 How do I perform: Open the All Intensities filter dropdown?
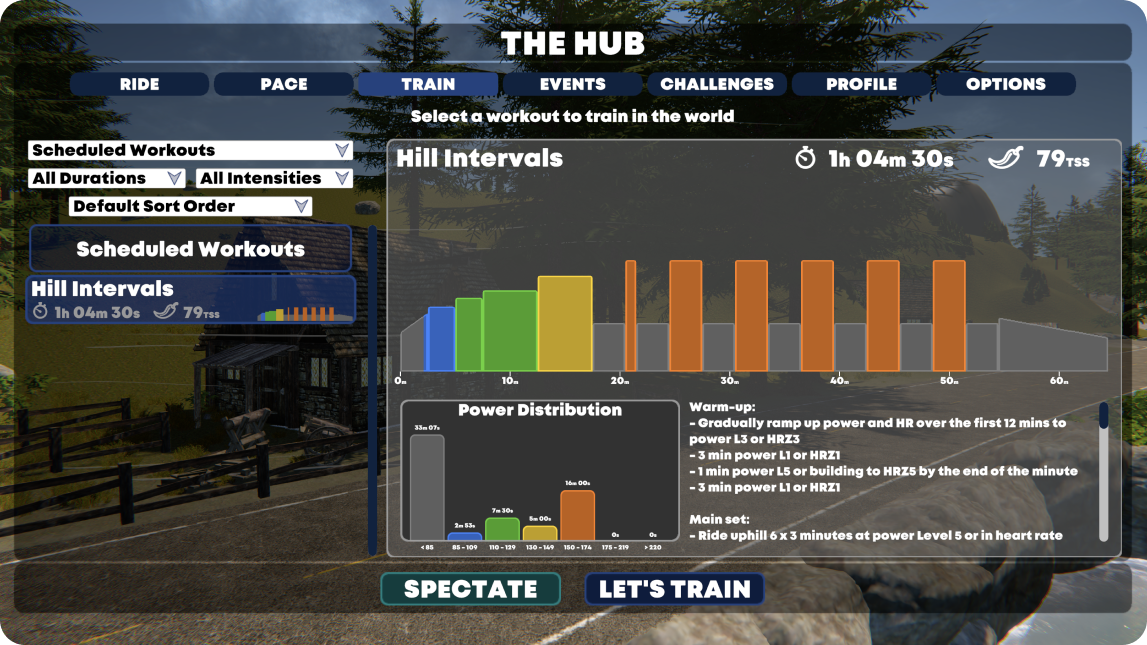pyautogui.click(x=275, y=178)
